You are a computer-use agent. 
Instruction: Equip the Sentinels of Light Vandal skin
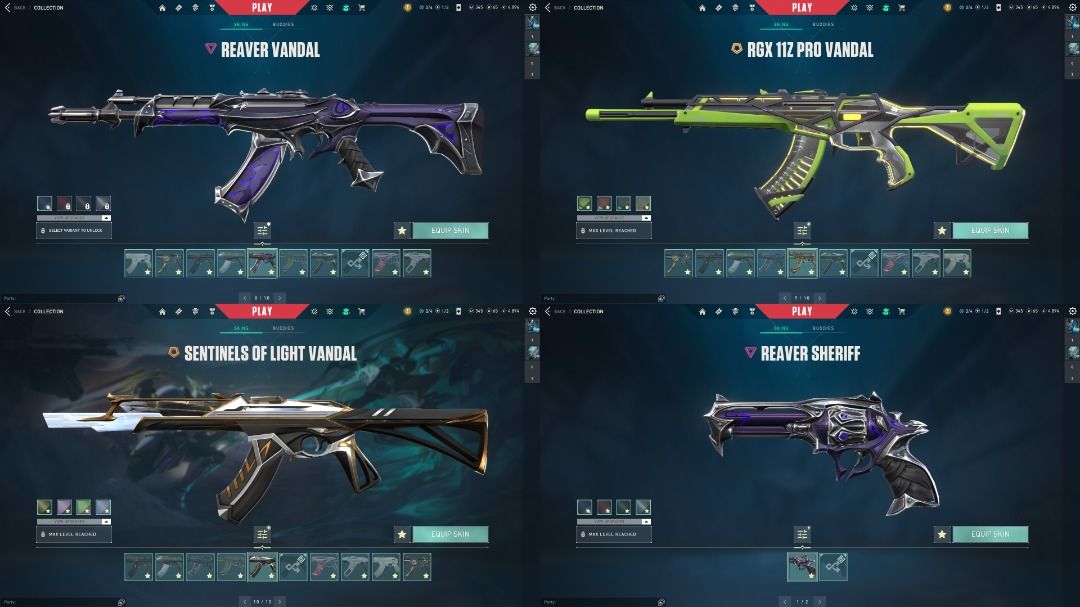(x=450, y=534)
